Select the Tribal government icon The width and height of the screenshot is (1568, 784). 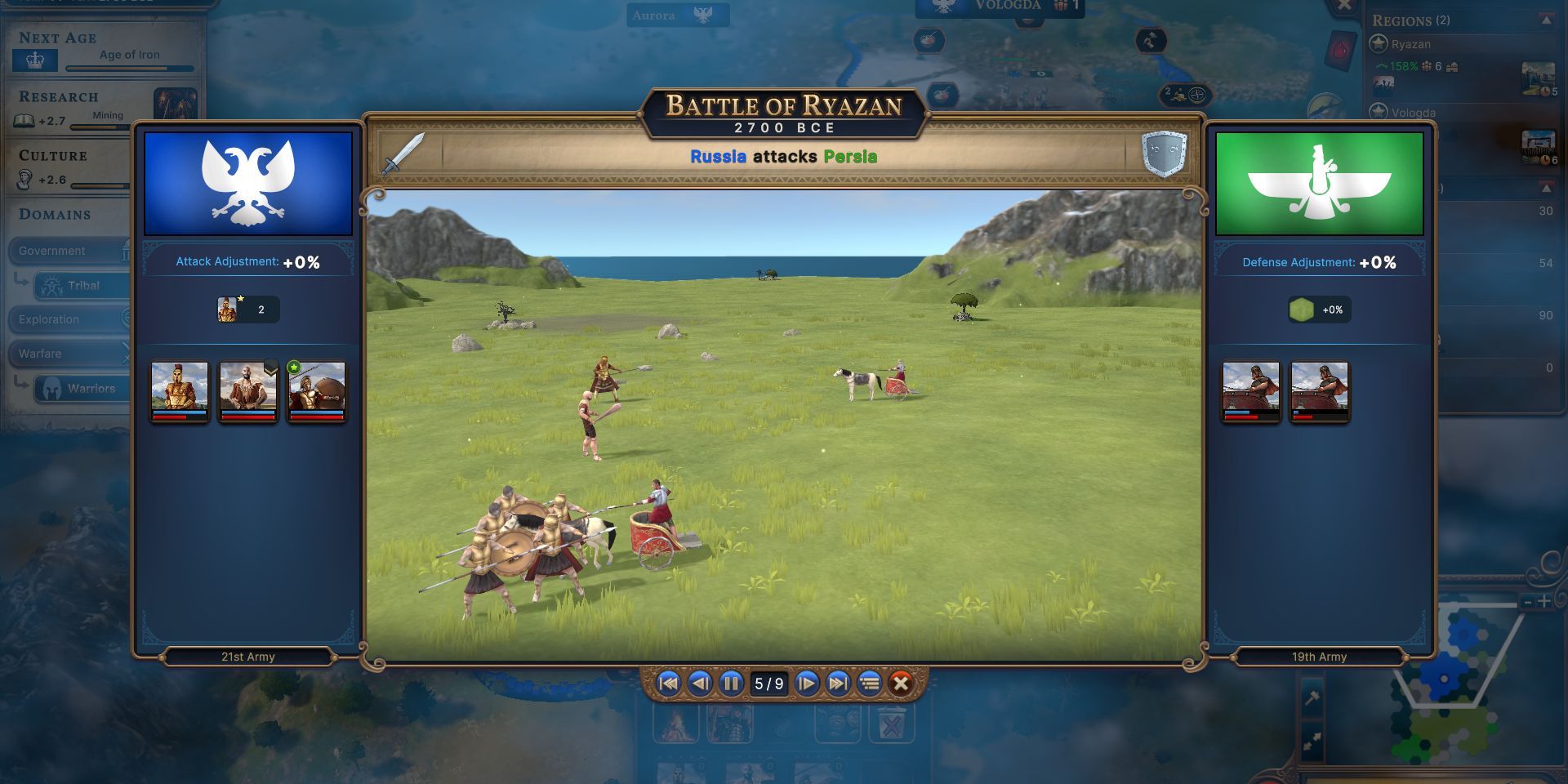pos(51,286)
